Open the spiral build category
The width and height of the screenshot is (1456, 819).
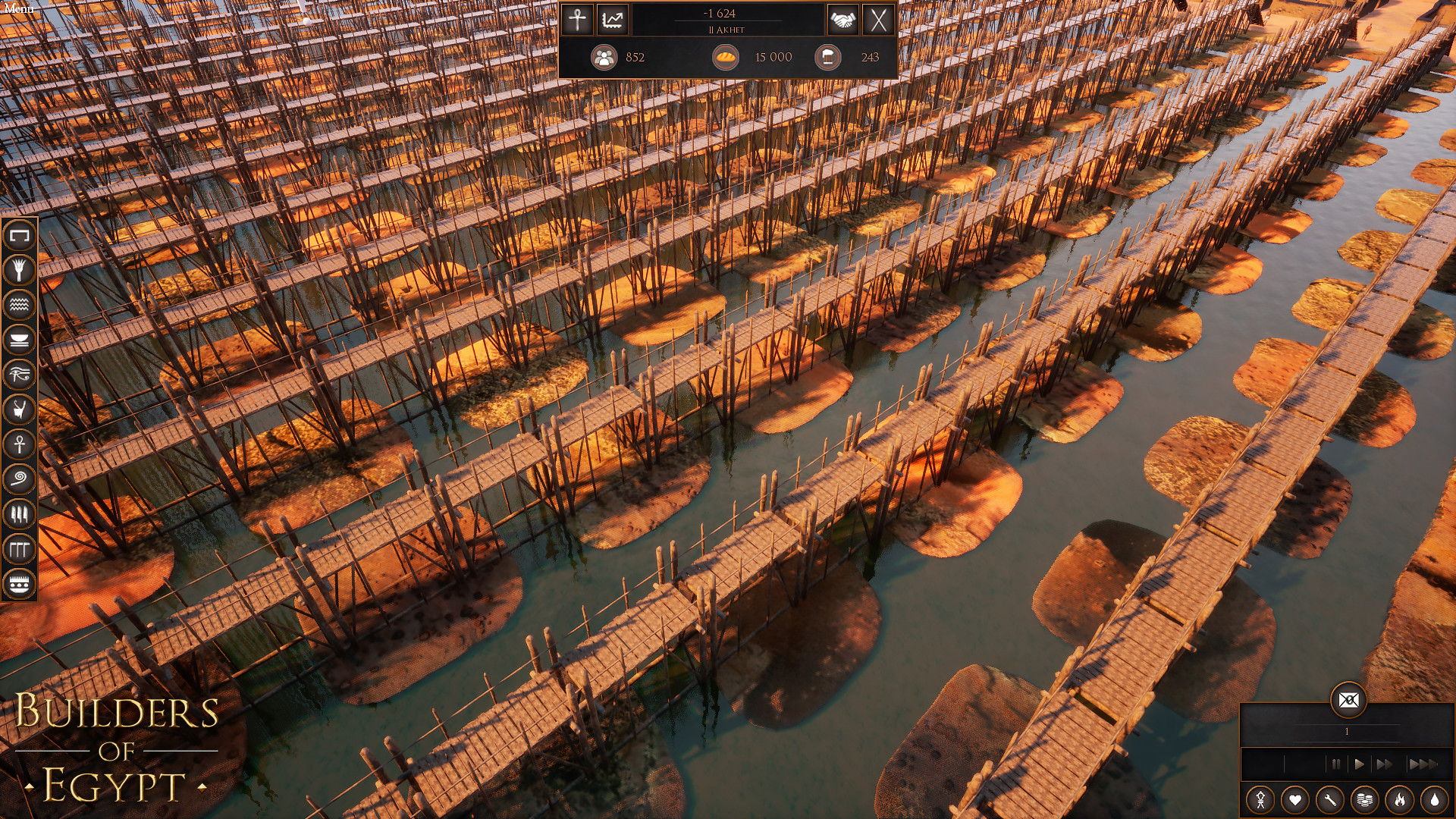click(20, 479)
